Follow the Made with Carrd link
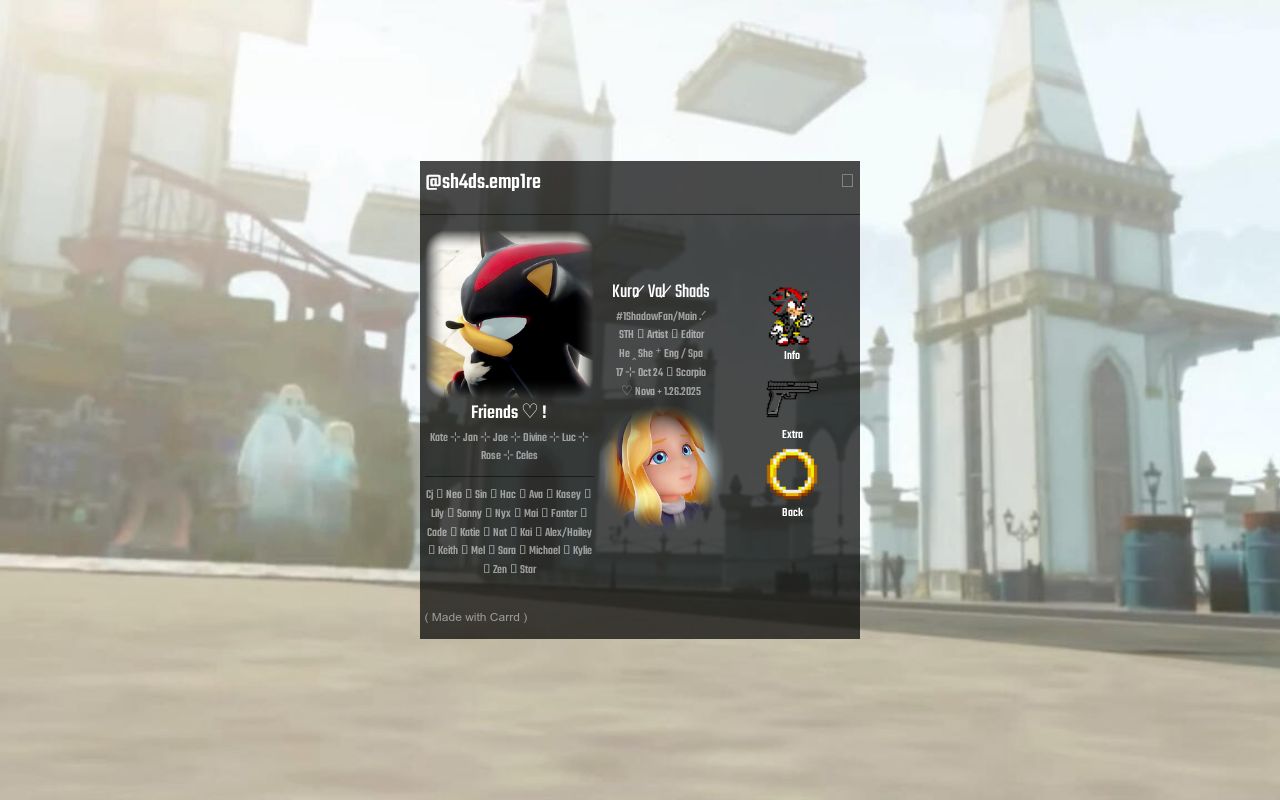Viewport: 1280px width, 800px height. pos(476,617)
